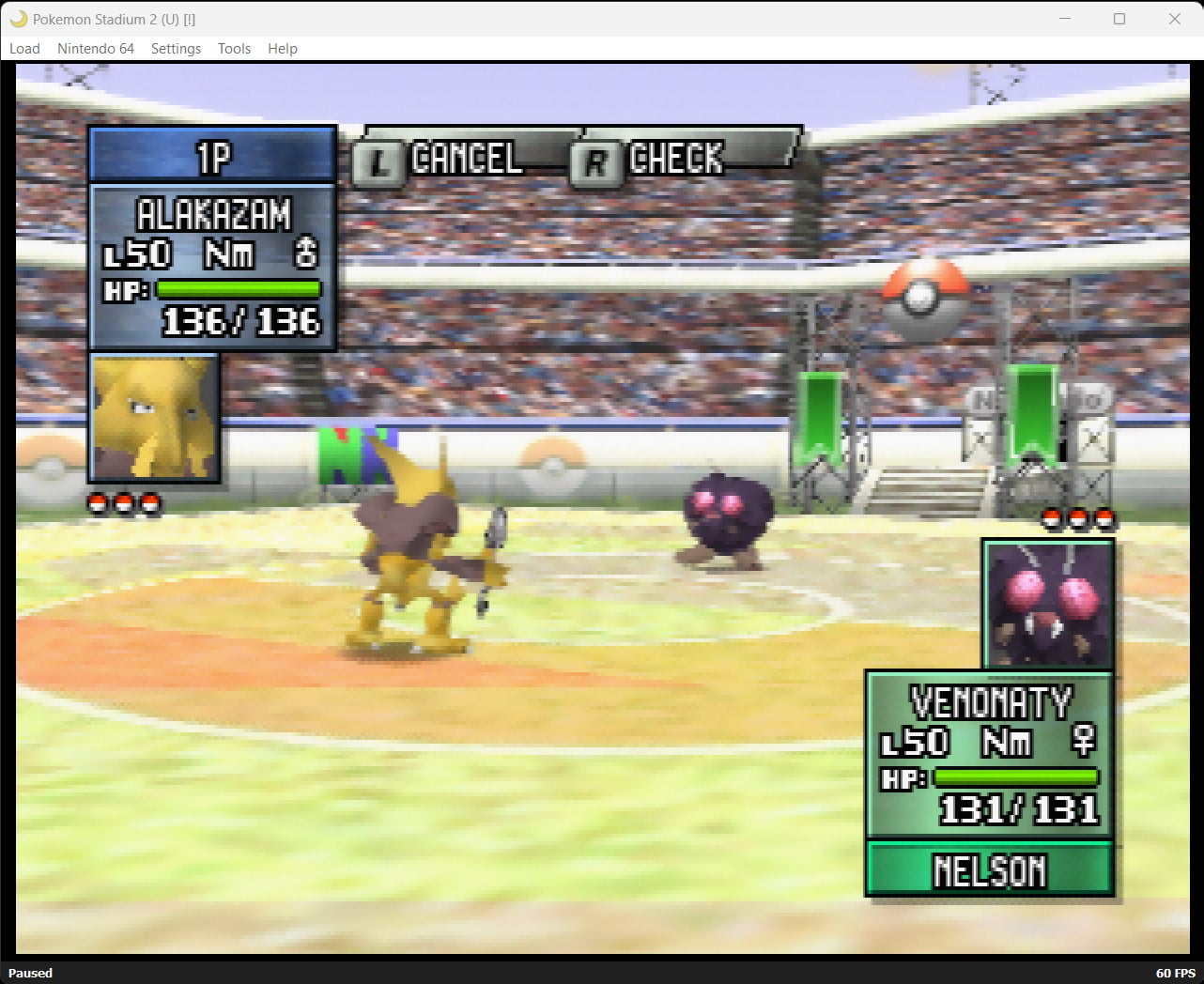Click the Alakazam portrait thumbnail

(153, 418)
